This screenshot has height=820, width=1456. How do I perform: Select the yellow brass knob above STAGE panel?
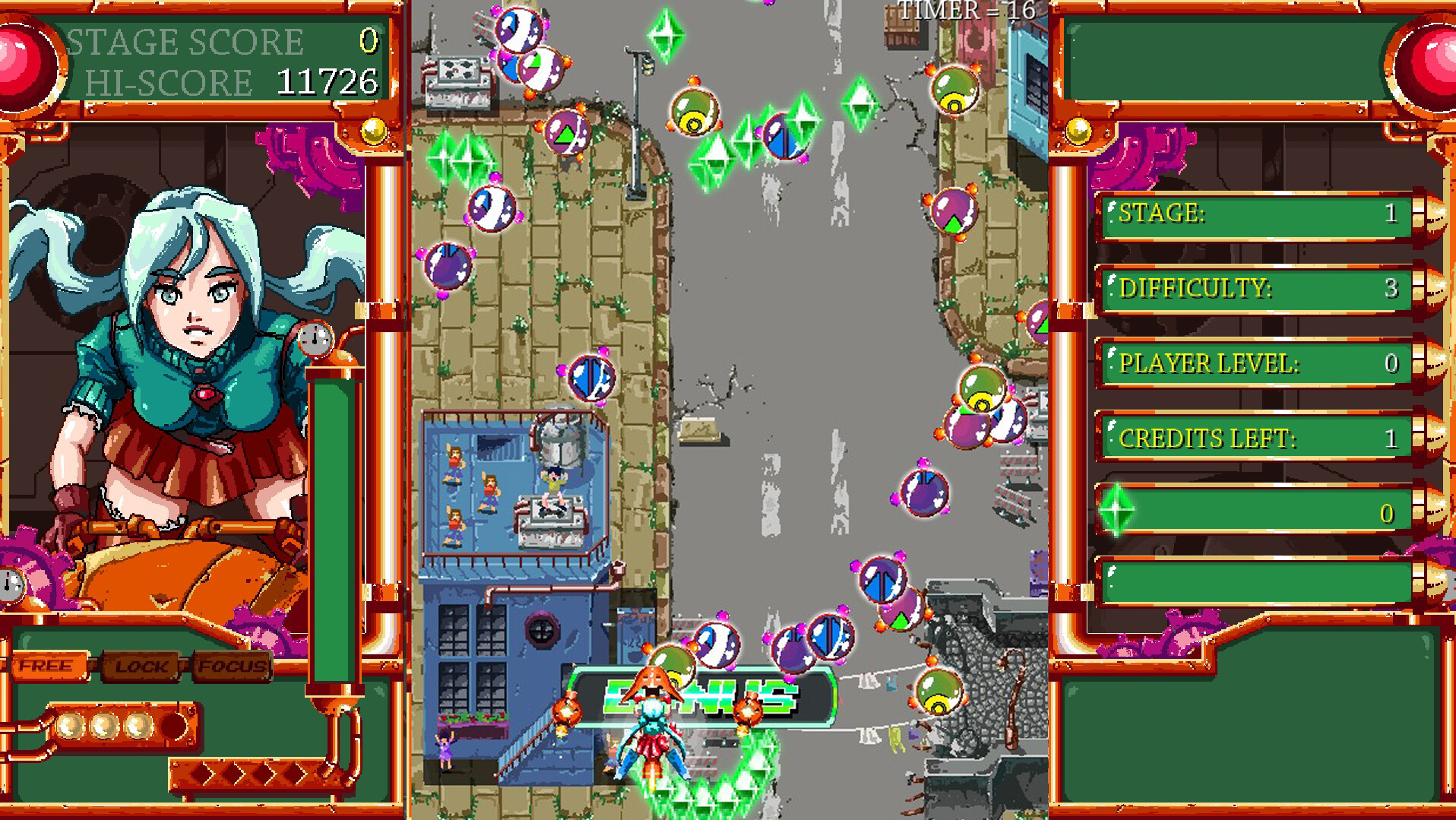click(x=1080, y=131)
